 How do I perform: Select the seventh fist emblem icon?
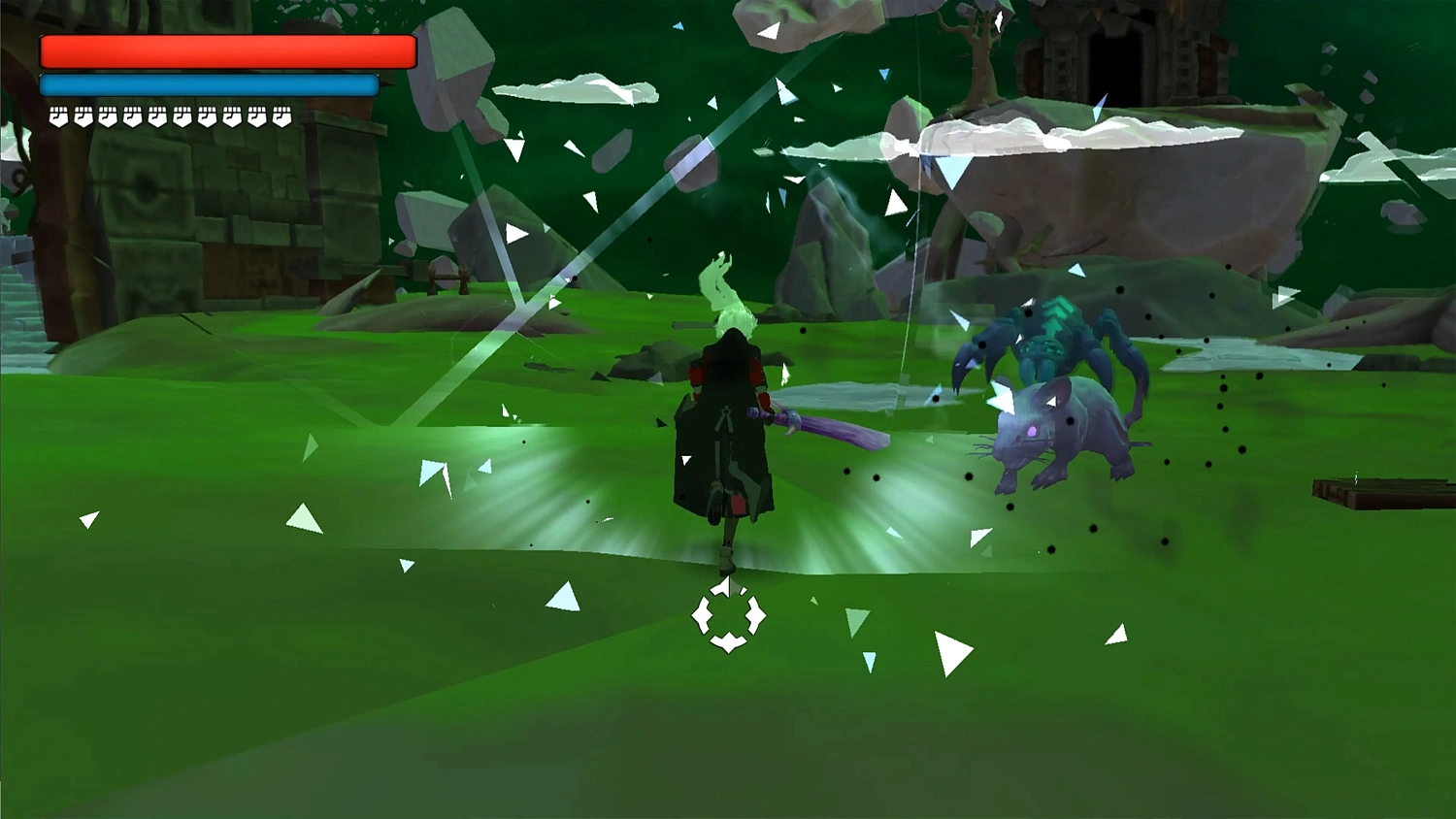click(208, 115)
